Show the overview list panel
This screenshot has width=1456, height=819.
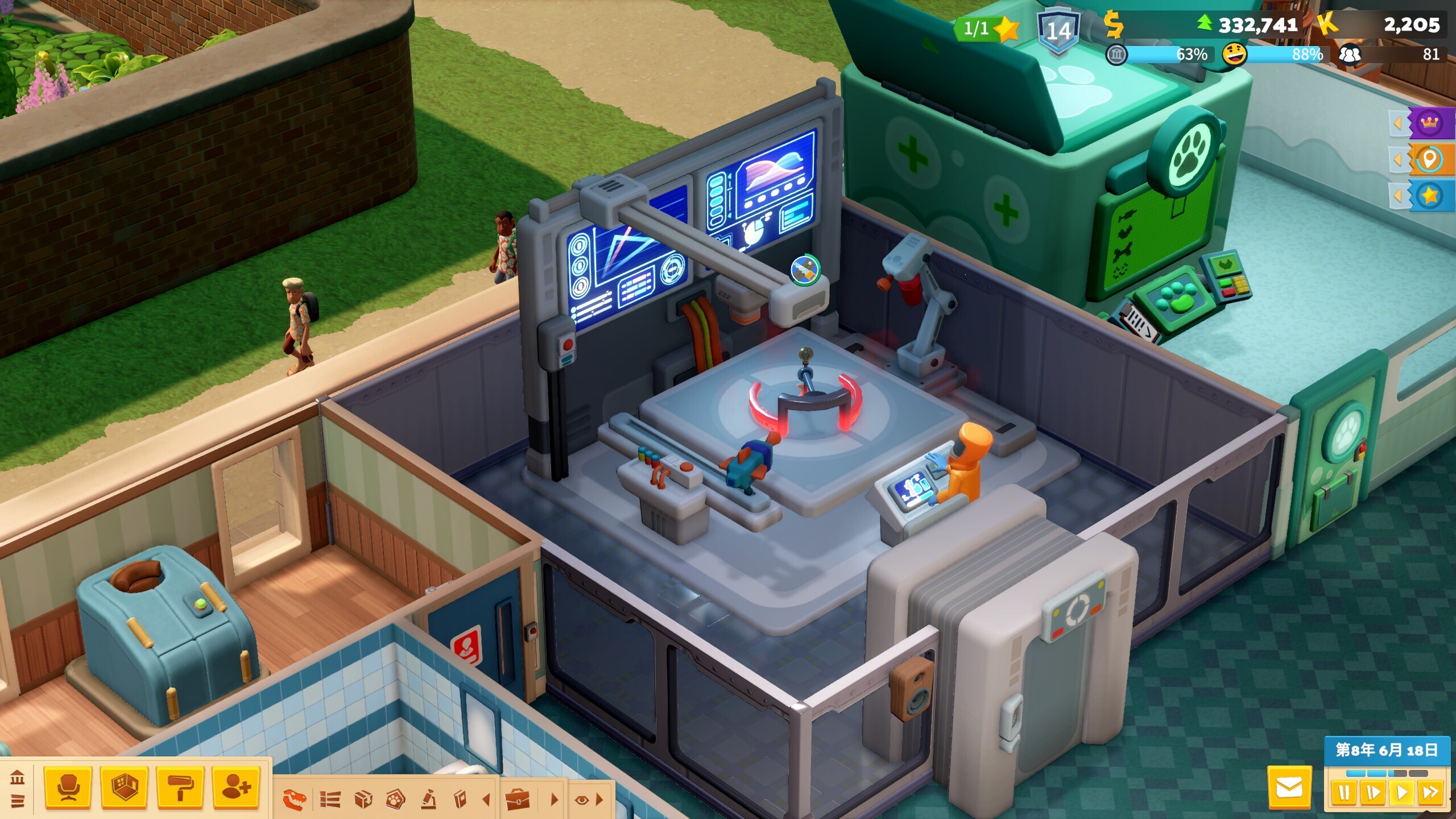(x=330, y=800)
